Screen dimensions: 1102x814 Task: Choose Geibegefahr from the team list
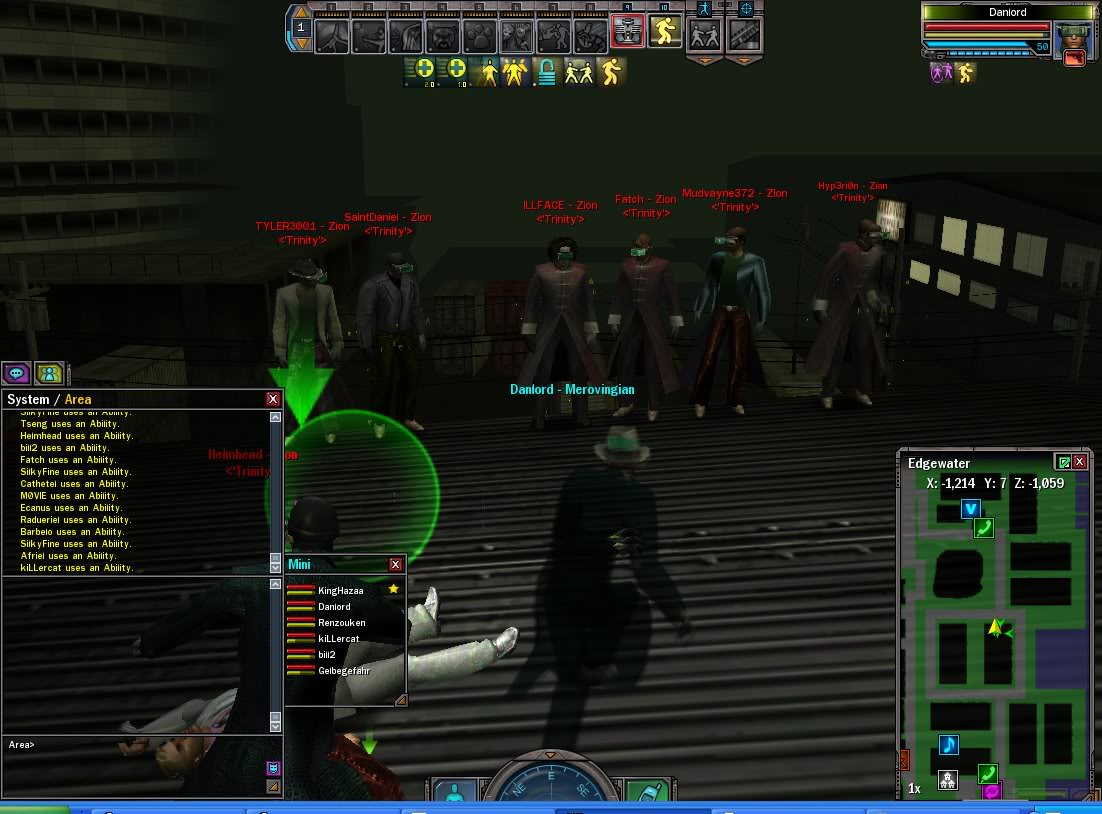pos(344,670)
